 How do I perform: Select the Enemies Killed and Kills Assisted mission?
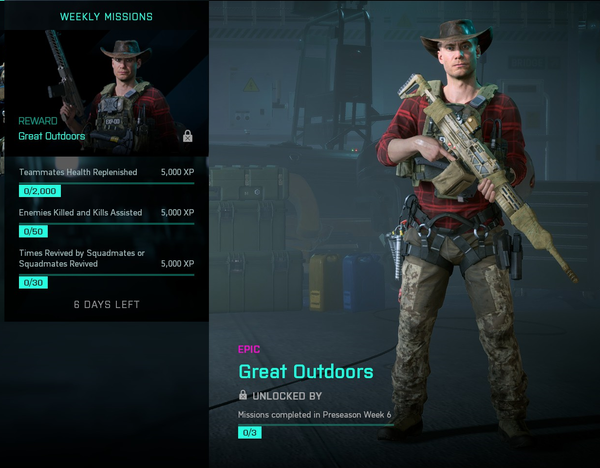(x=106, y=221)
